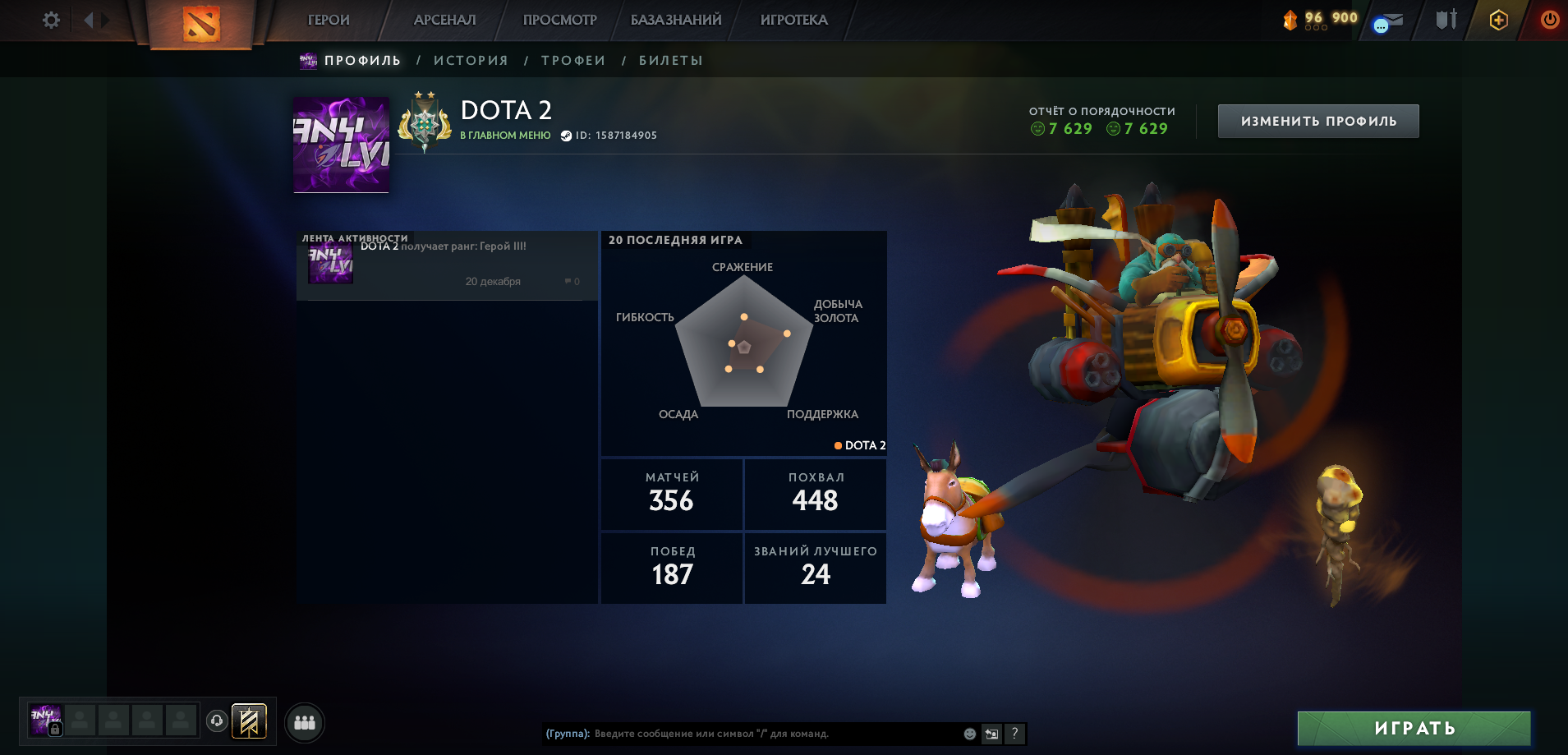Screen dimensions: 1568x755
Task: Toggle the screenshot sharing icon beside chat
Action: (x=991, y=734)
